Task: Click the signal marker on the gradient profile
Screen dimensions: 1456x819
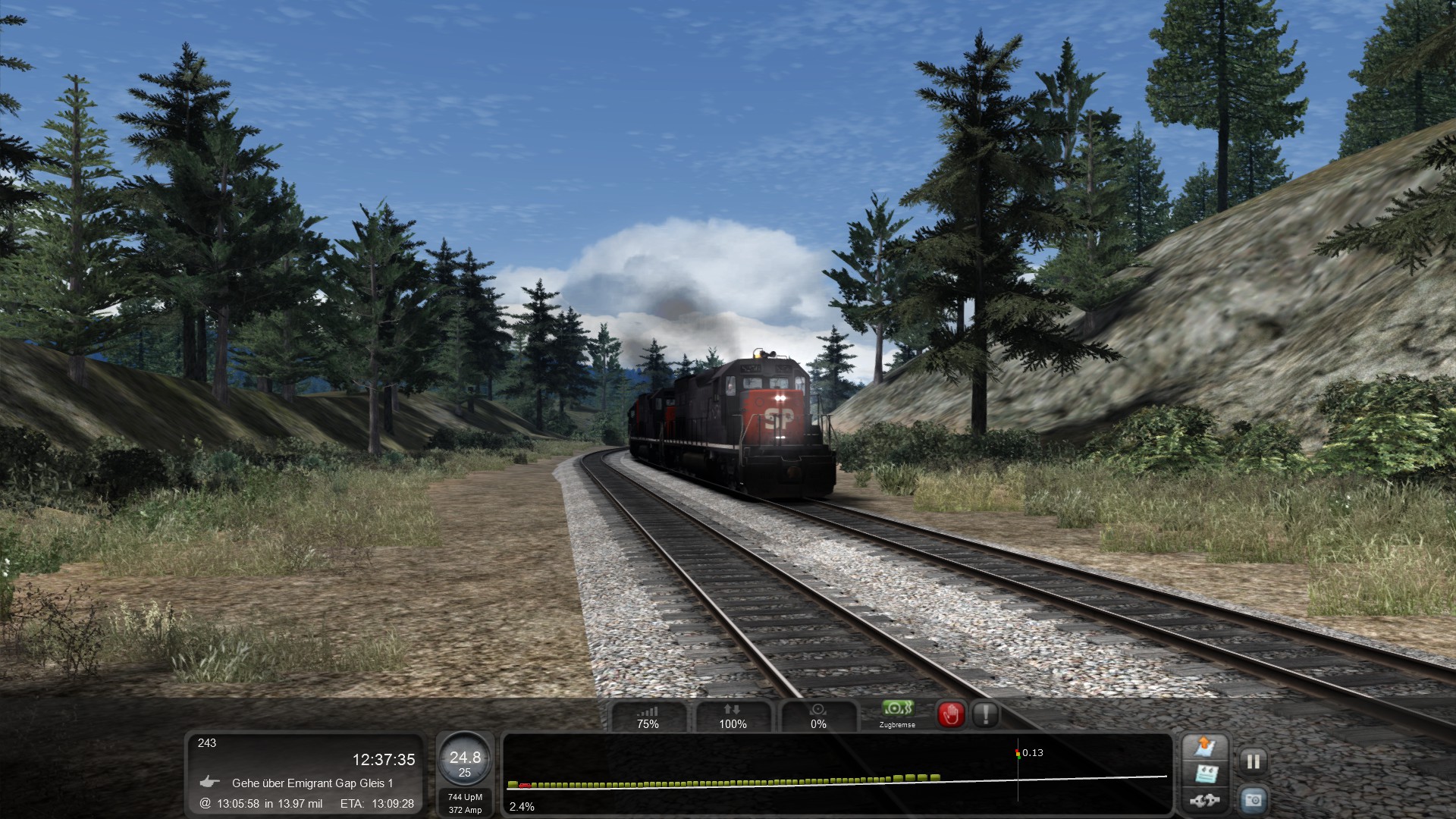Action: coord(1018,753)
